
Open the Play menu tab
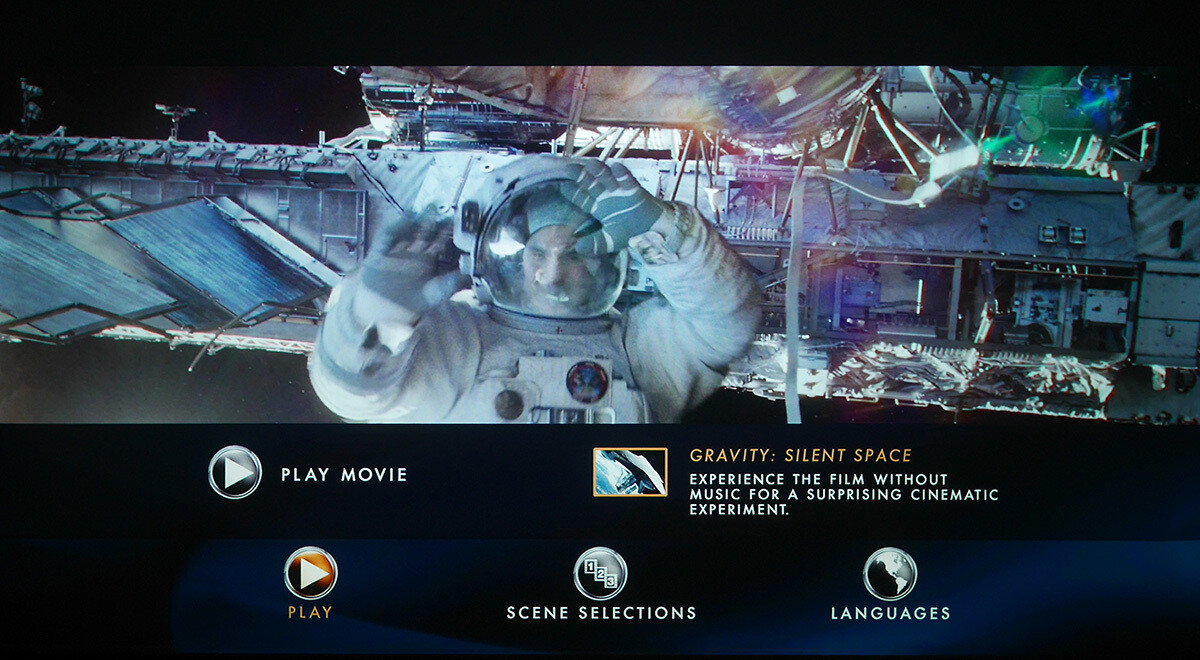coord(310,574)
